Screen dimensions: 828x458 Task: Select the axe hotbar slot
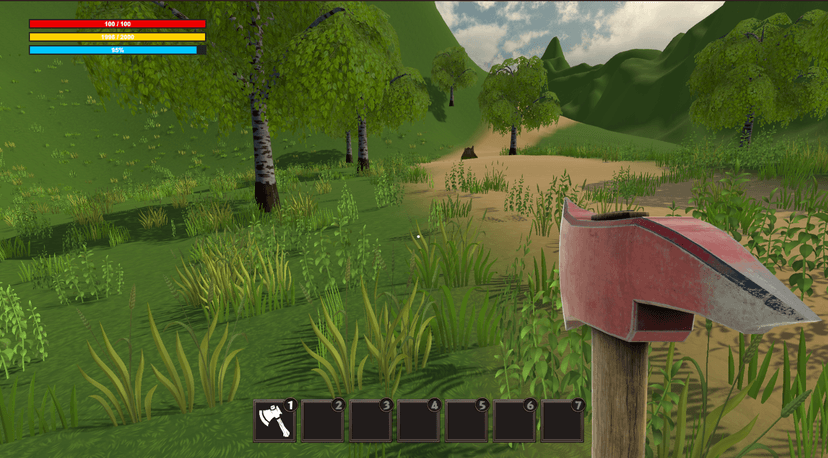[273, 421]
